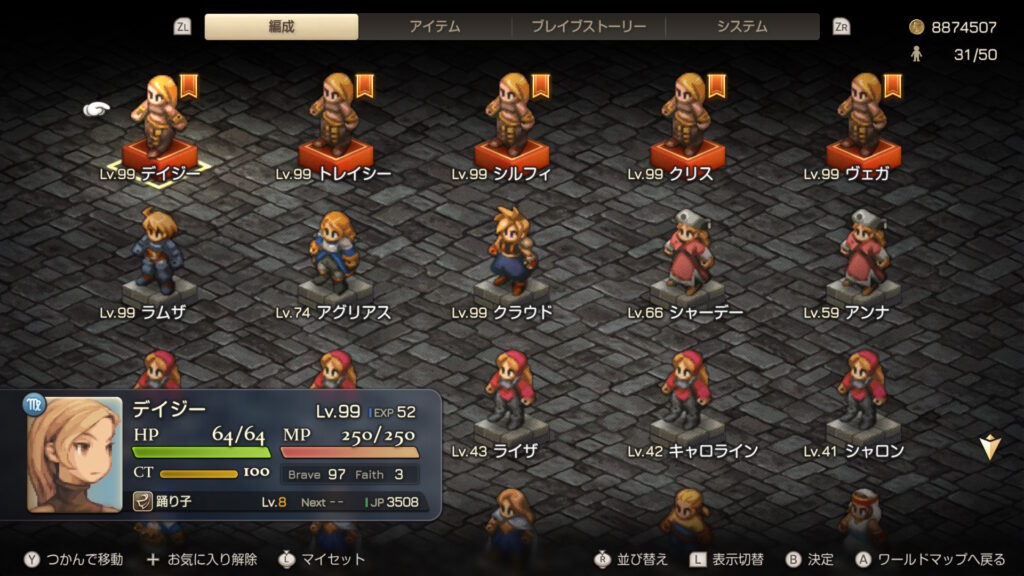Select the ブレイブストーリー tab

[x=588, y=27]
